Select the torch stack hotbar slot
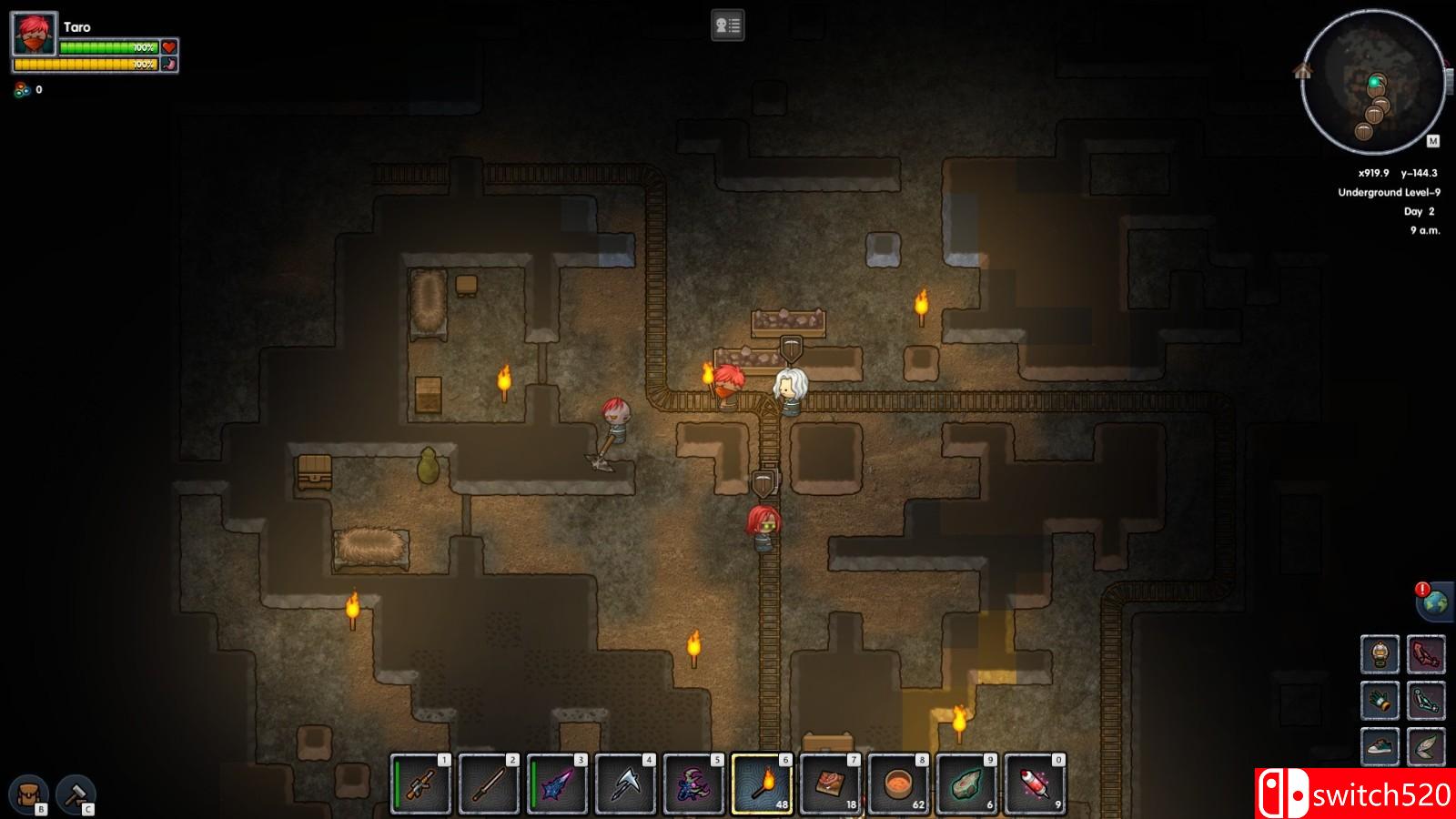 (x=762, y=784)
